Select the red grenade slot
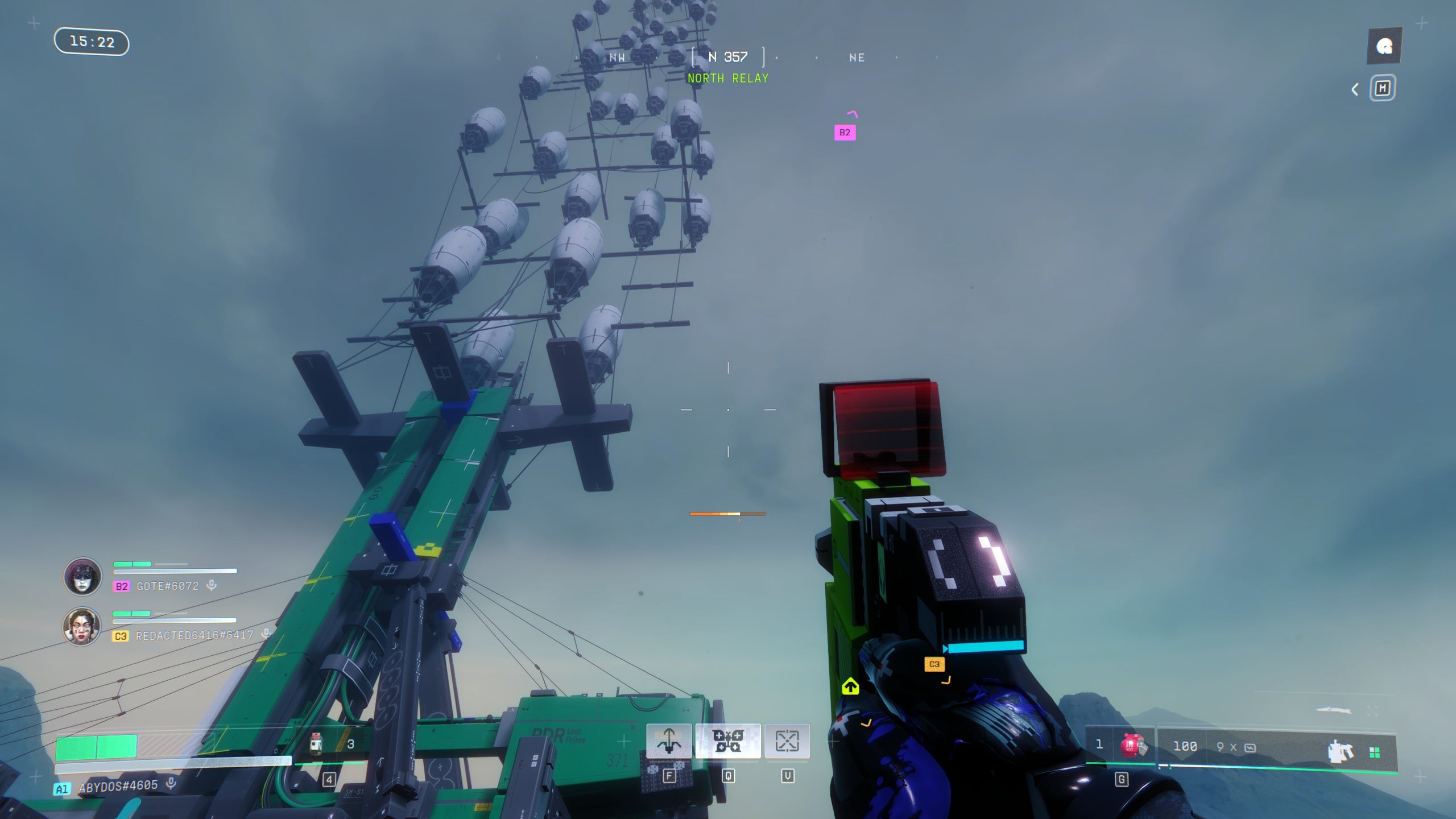Image resolution: width=1456 pixels, height=819 pixels. [x=1131, y=745]
